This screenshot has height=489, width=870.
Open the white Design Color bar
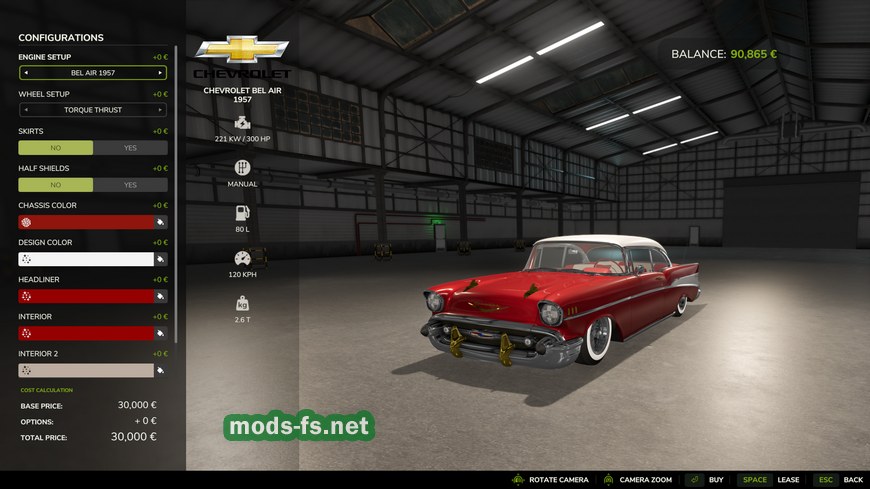pos(86,259)
